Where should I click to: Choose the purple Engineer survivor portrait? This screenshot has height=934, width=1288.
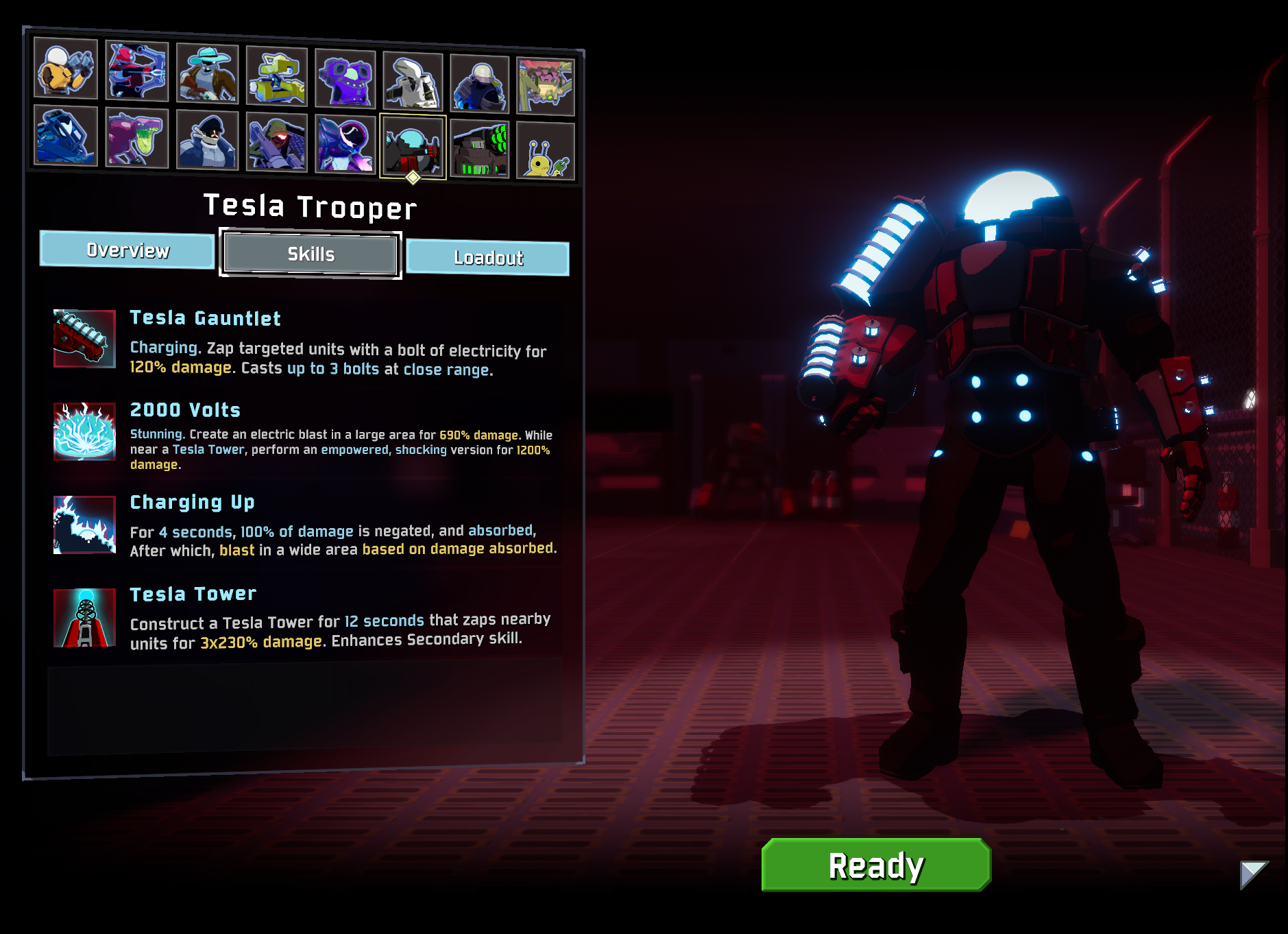pyautogui.click(x=345, y=80)
